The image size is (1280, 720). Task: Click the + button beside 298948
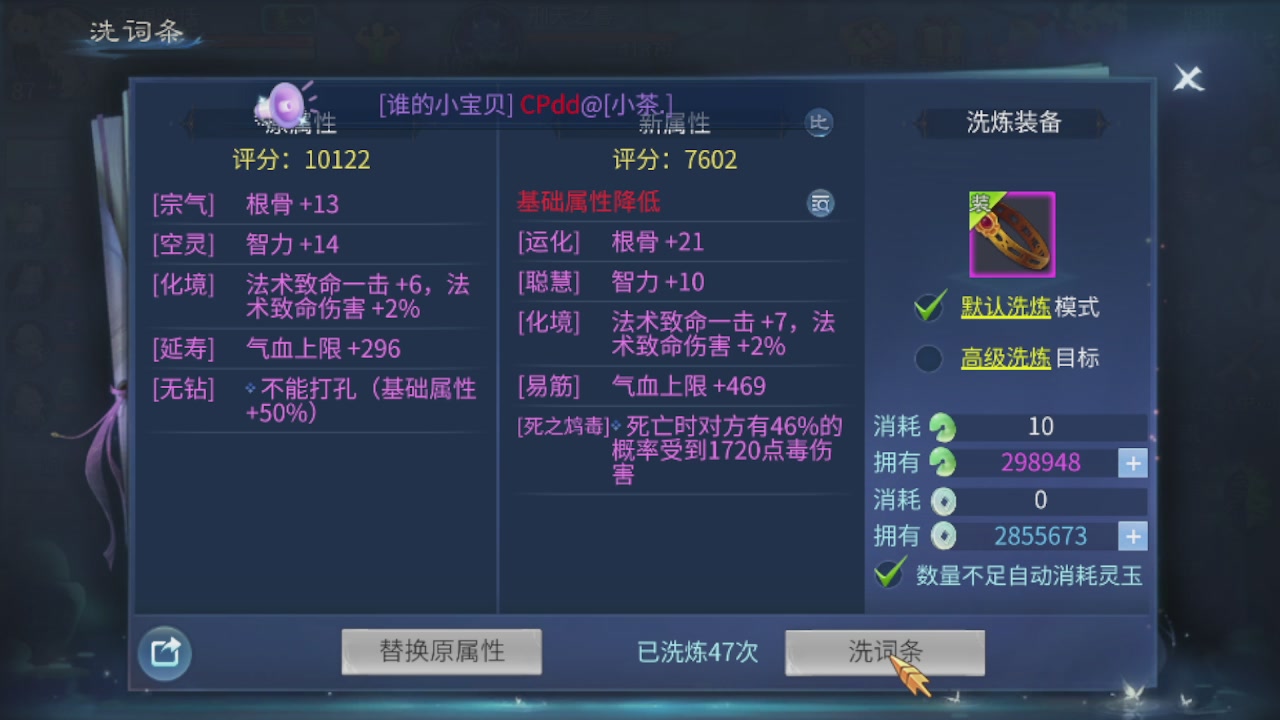point(1132,463)
